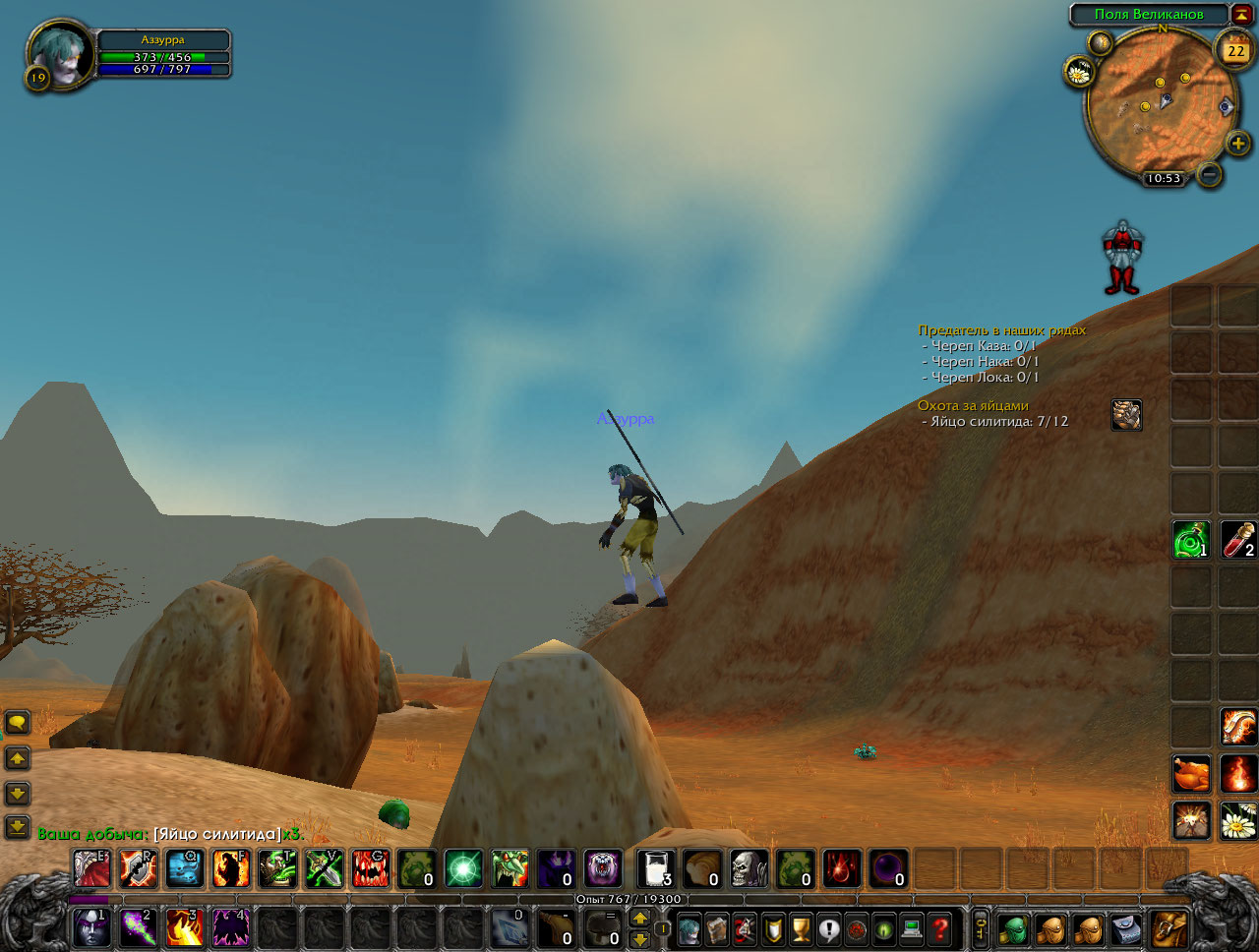Open the red question mark help button
Image resolution: width=1259 pixels, height=952 pixels.
[940, 927]
